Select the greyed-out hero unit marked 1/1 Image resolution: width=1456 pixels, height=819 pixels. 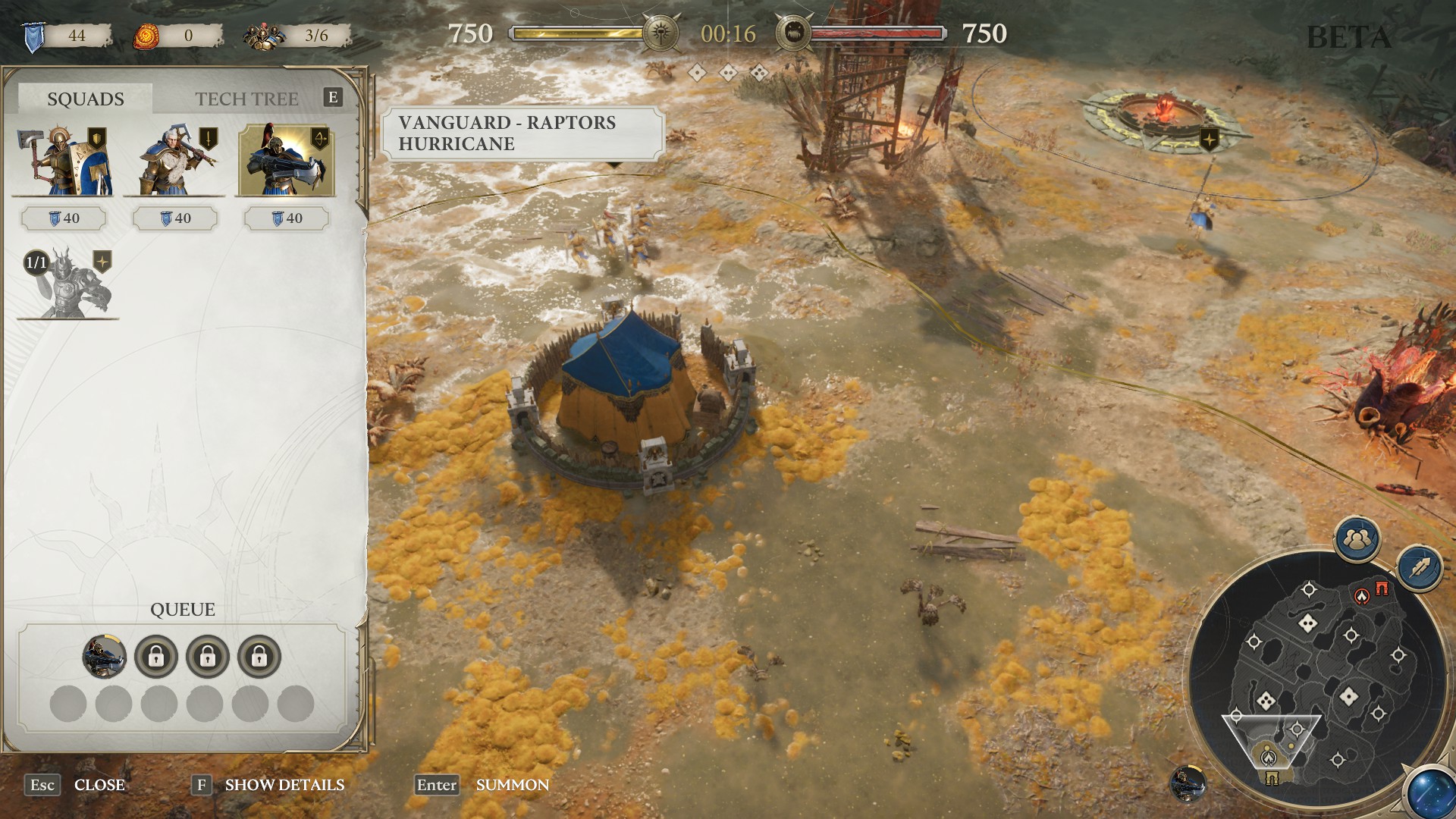coord(67,284)
